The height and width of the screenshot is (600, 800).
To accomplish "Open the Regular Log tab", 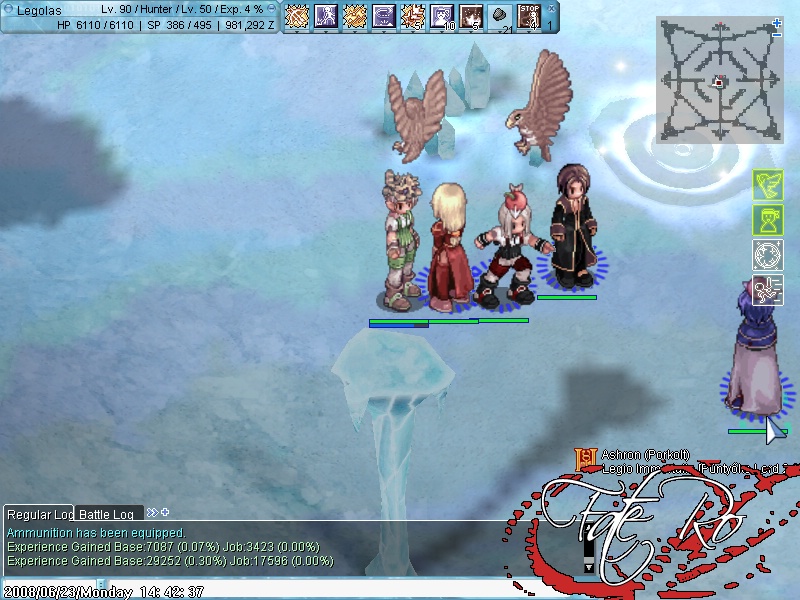I will click(x=40, y=514).
